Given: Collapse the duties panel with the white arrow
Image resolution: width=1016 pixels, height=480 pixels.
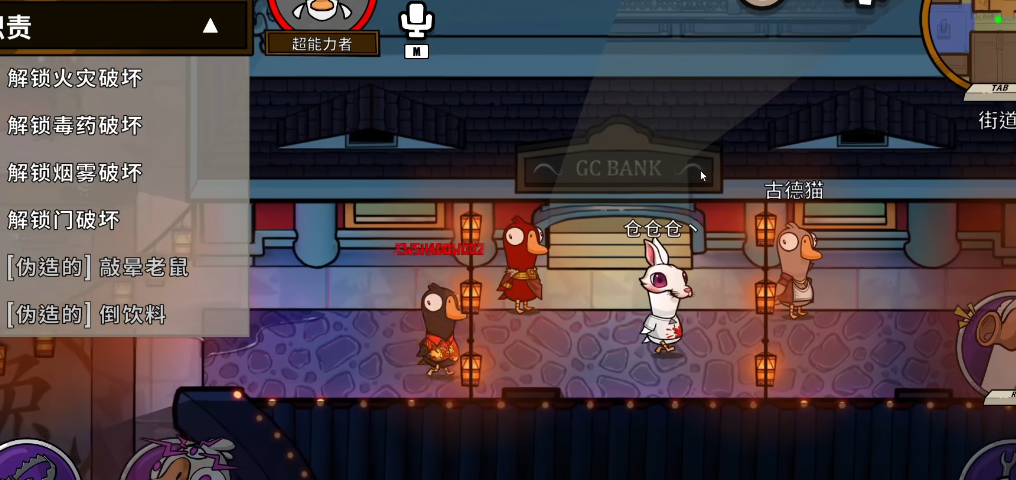Looking at the screenshot, I should pyautogui.click(x=210, y=26).
